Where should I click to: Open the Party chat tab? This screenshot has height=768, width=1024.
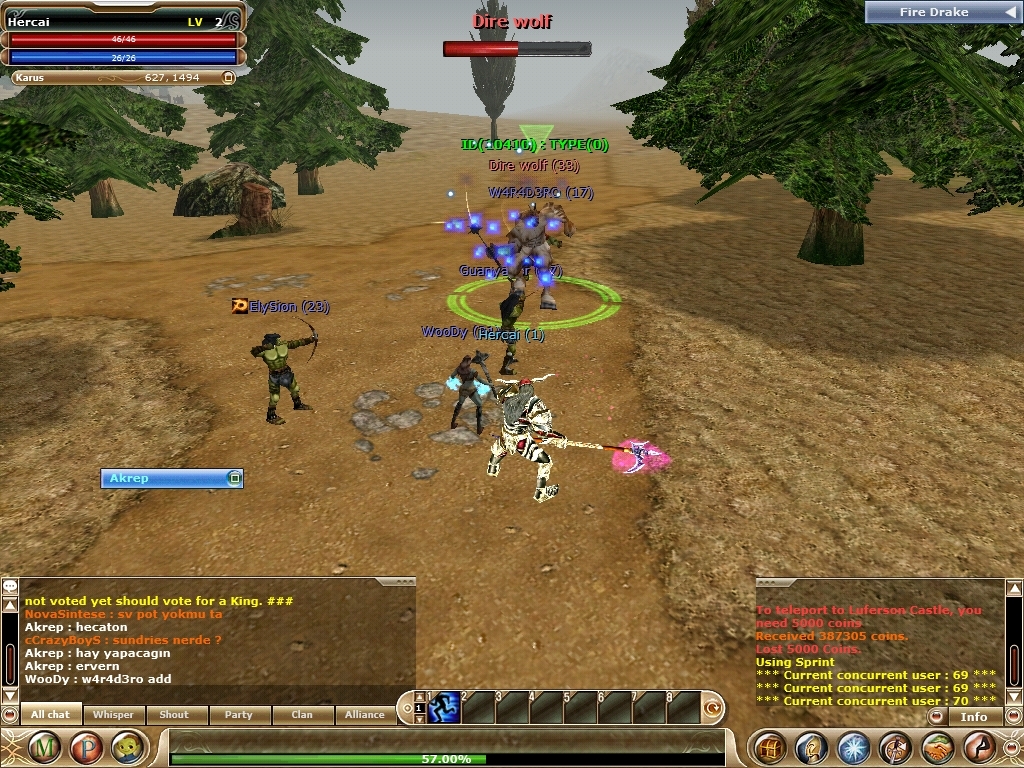pos(238,714)
